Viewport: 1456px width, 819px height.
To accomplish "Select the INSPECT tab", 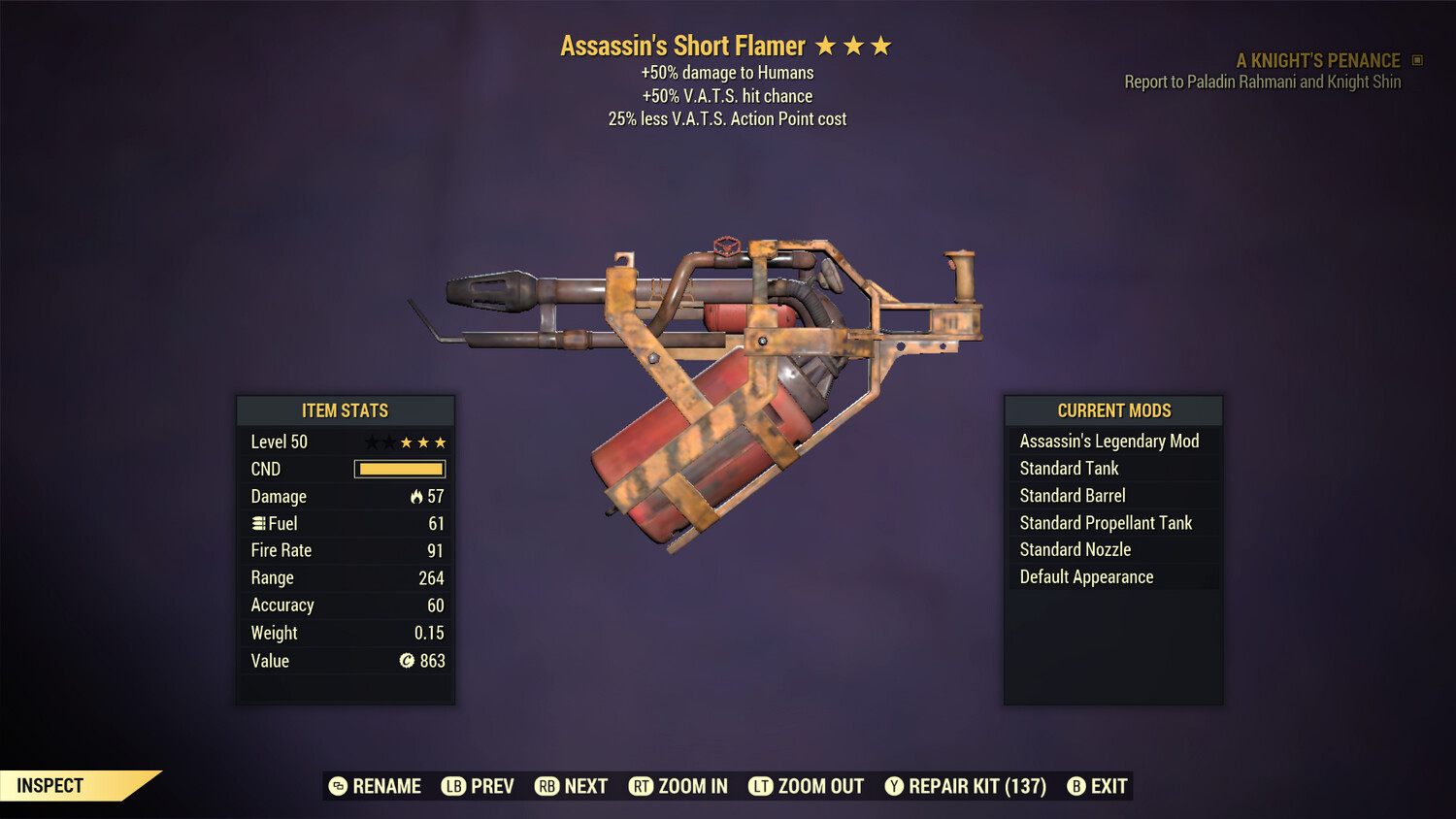I will point(50,785).
